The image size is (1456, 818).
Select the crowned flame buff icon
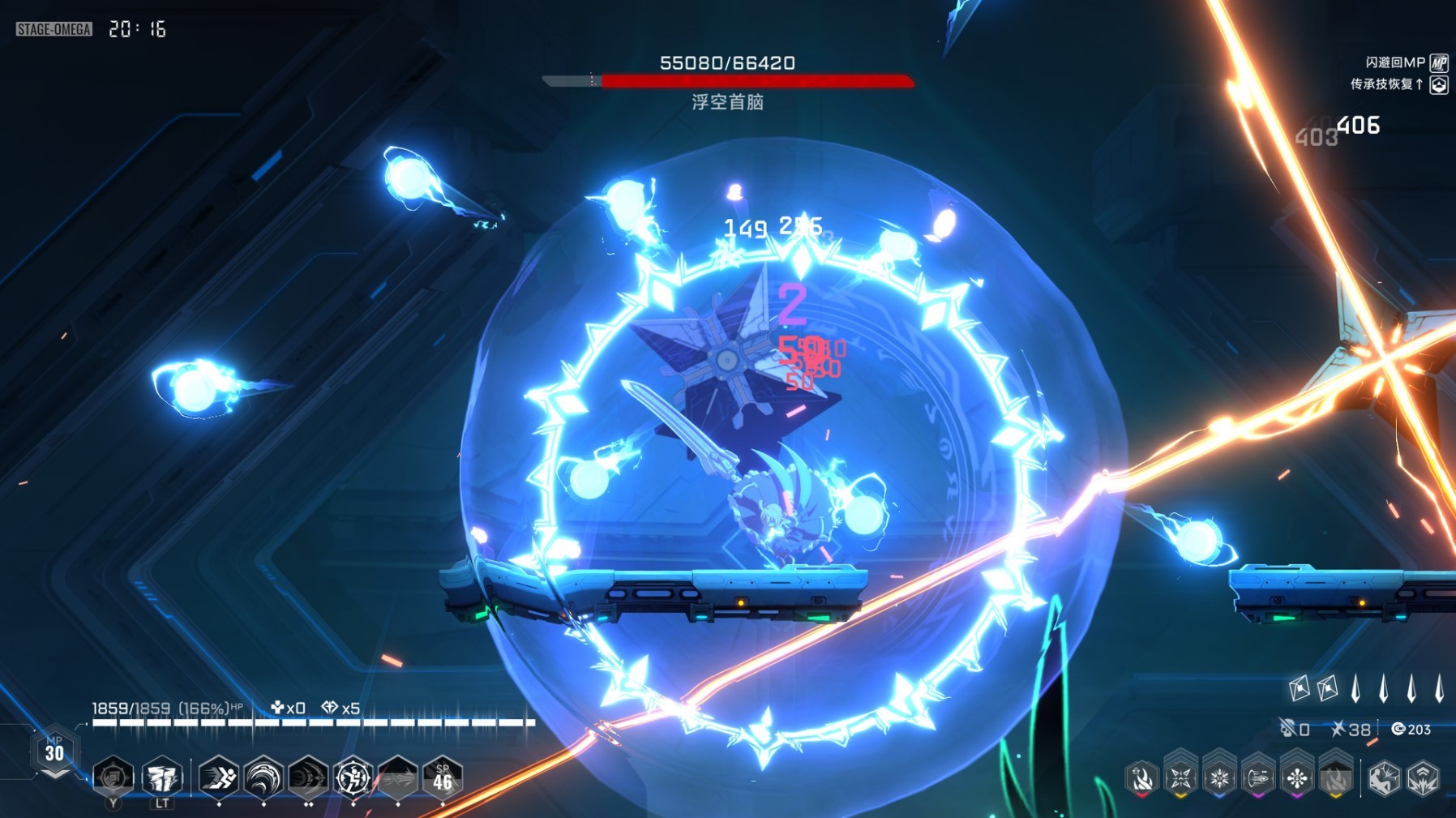pos(1141,779)
